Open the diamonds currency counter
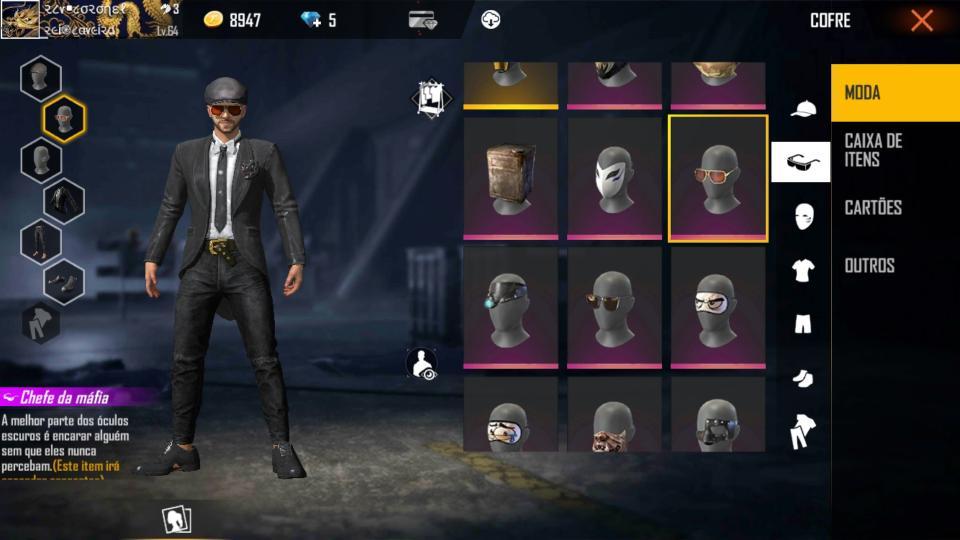This screenshot has width=960, height=540. pyautogui.click(x=318, y=20)
